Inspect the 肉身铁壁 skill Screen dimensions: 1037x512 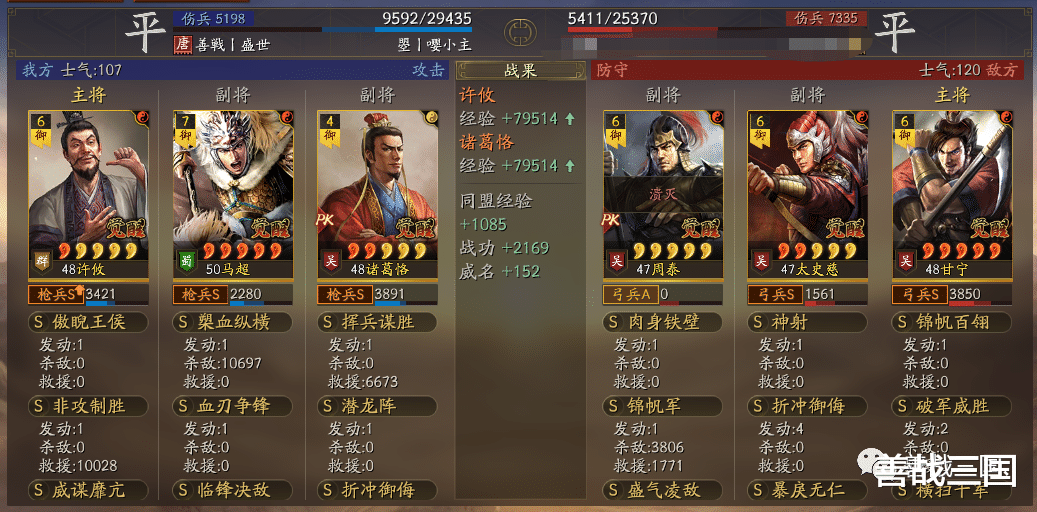662,322
